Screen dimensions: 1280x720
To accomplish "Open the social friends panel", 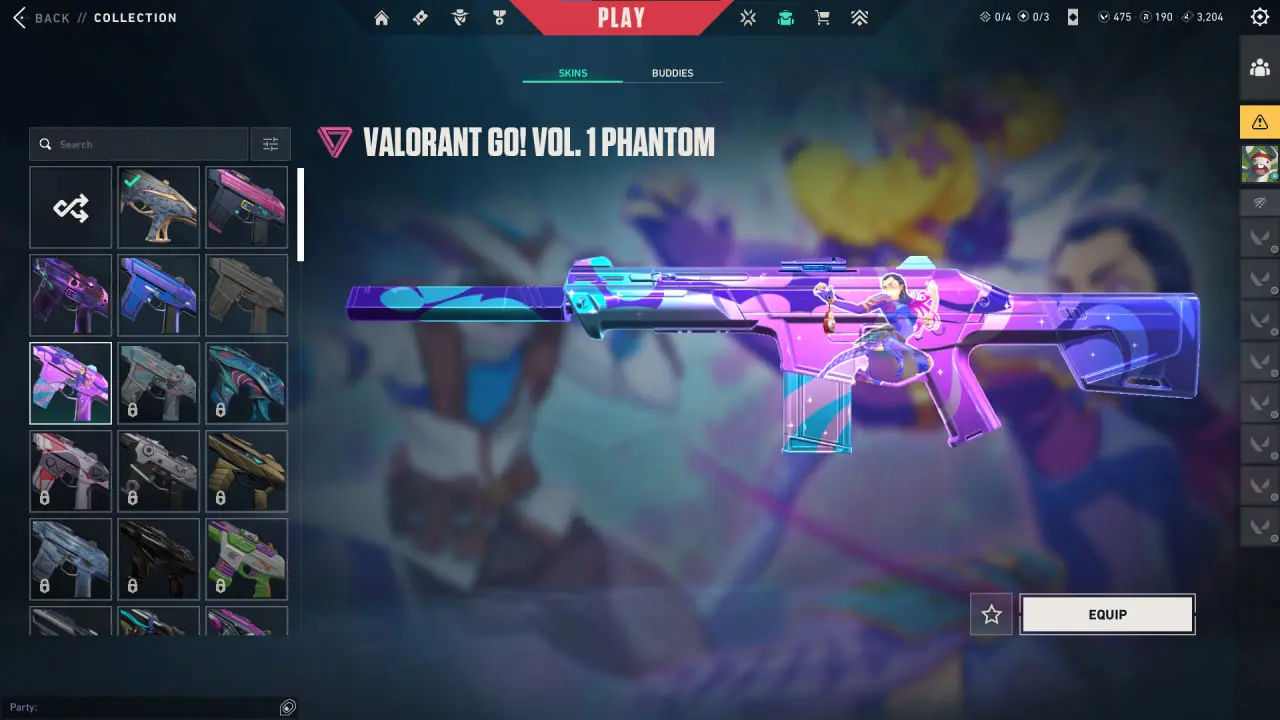I will (x=1259, y=68).
